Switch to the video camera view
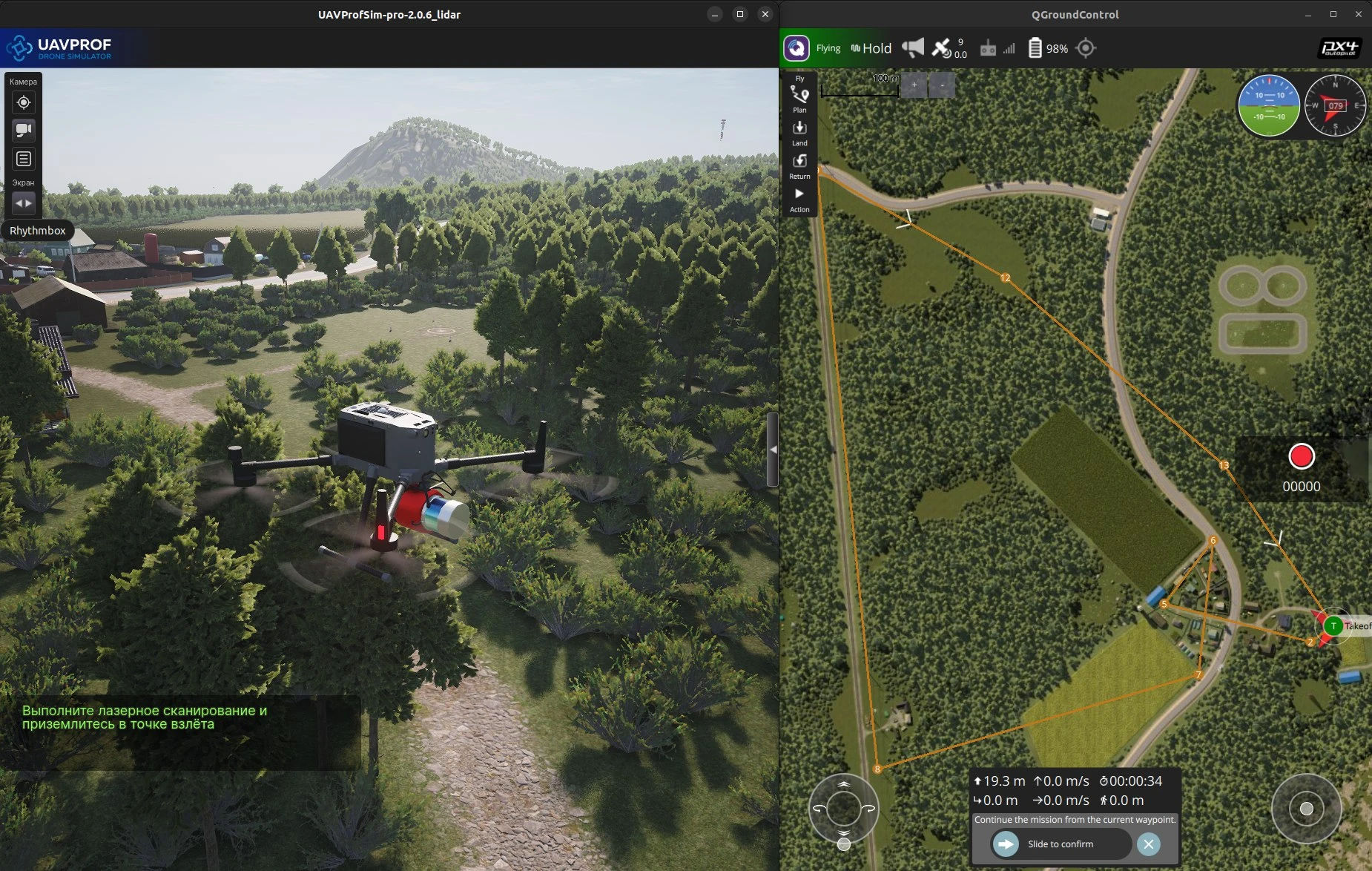The height and width of the screenshot is (871, 1372). (x=24, y=131)
